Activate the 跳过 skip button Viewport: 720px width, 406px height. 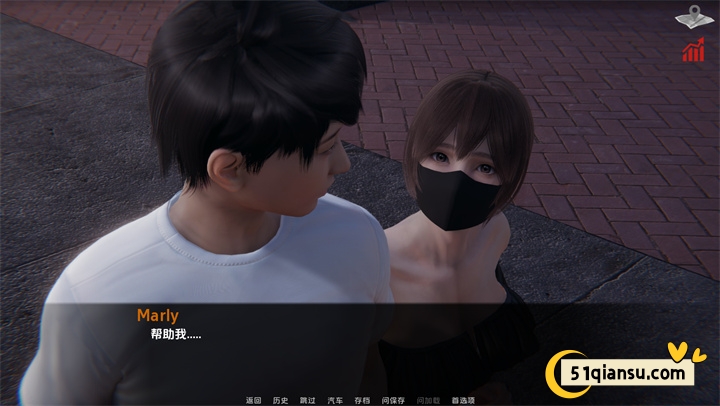coord(307,400)
